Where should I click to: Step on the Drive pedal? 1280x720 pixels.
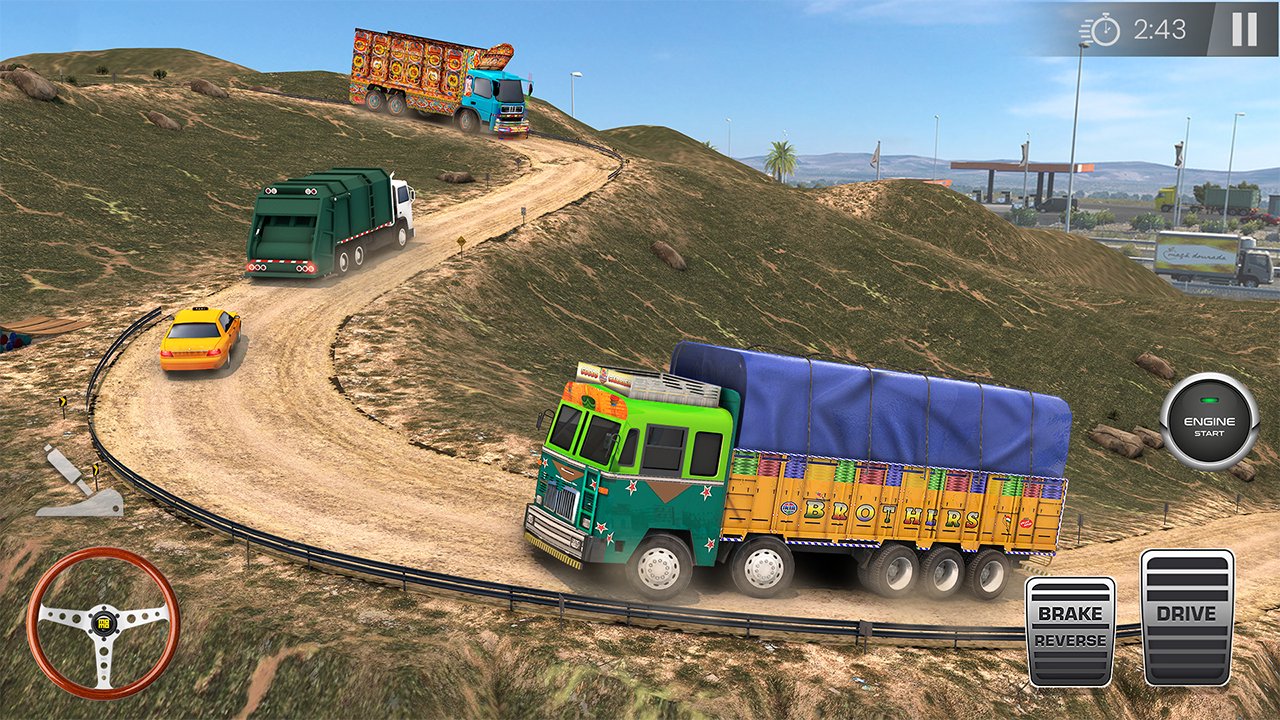pos(1186,617)
